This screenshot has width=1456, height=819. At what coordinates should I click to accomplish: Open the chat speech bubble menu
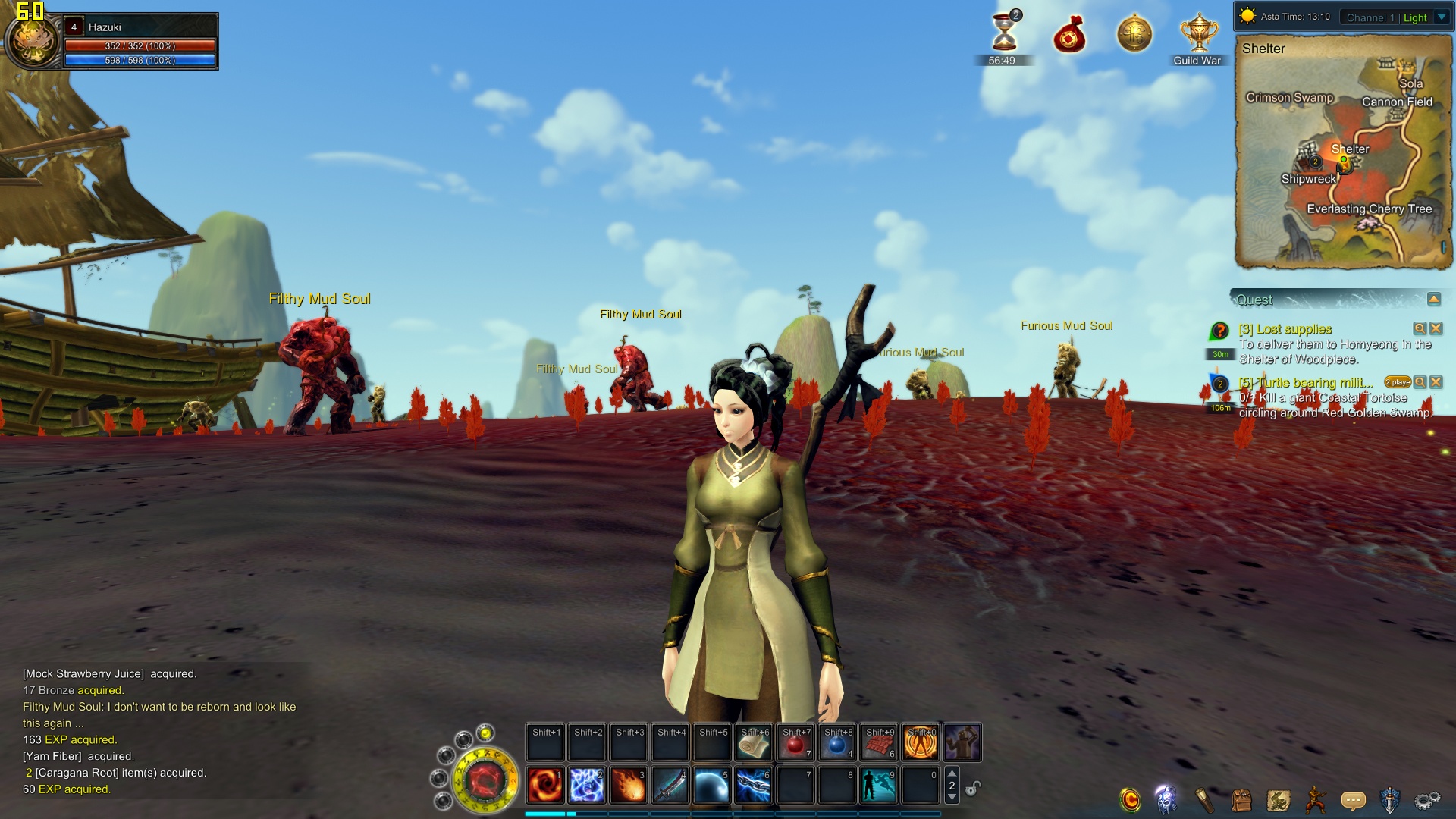click(1353, 800)
